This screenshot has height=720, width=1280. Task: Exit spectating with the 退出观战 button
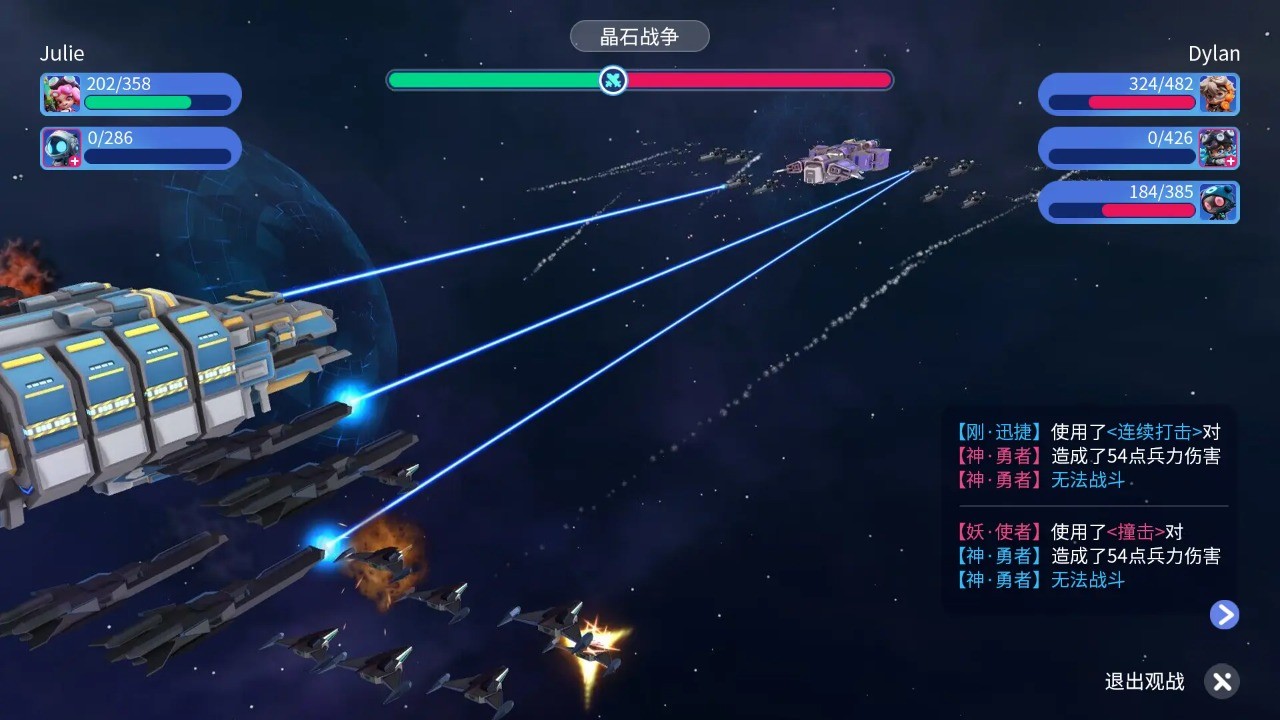(1220, 682)
